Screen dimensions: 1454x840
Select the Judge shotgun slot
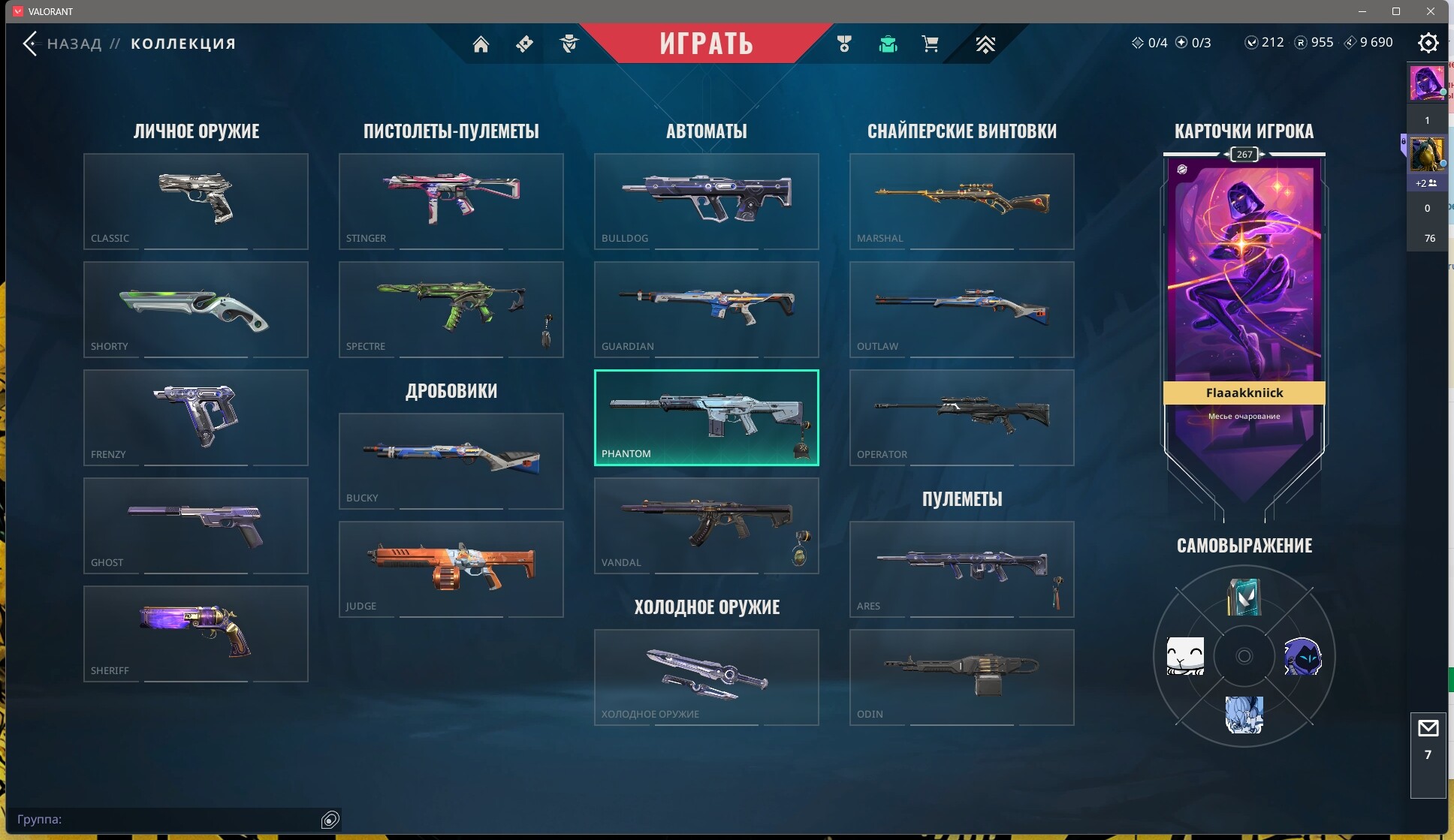(x=451, y=569)
